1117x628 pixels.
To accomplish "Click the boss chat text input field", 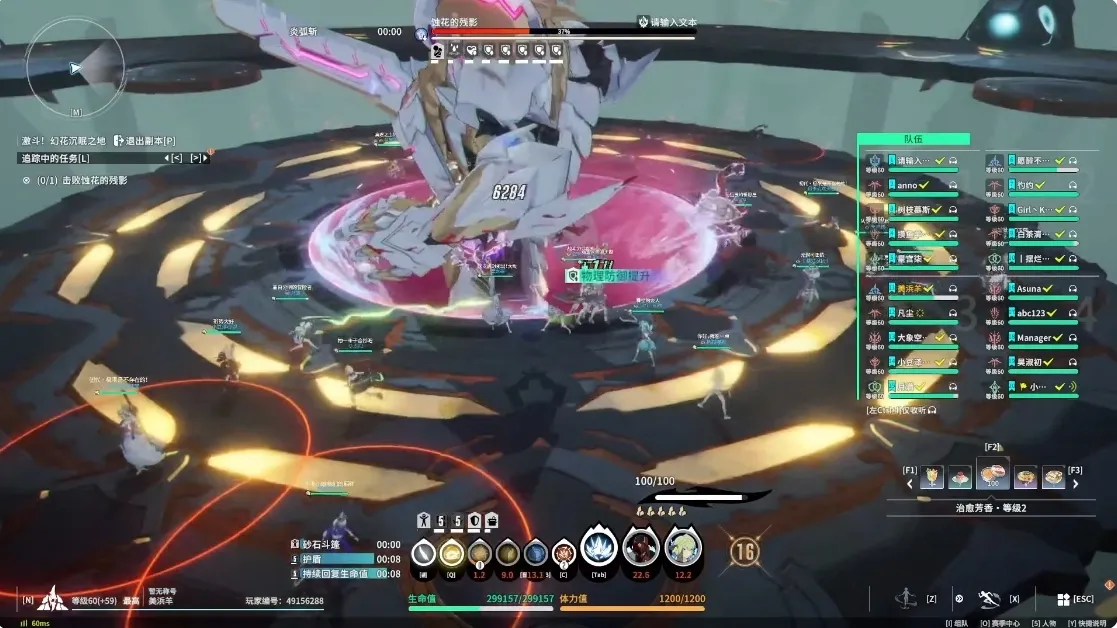I will [x=673, y=22].
